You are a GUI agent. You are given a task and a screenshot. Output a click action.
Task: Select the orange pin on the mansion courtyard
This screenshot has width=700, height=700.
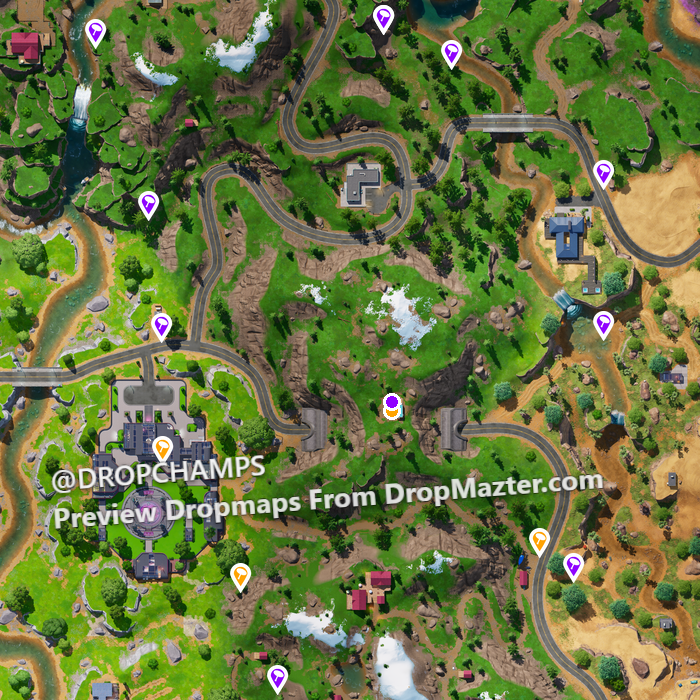tap(162, 446)
